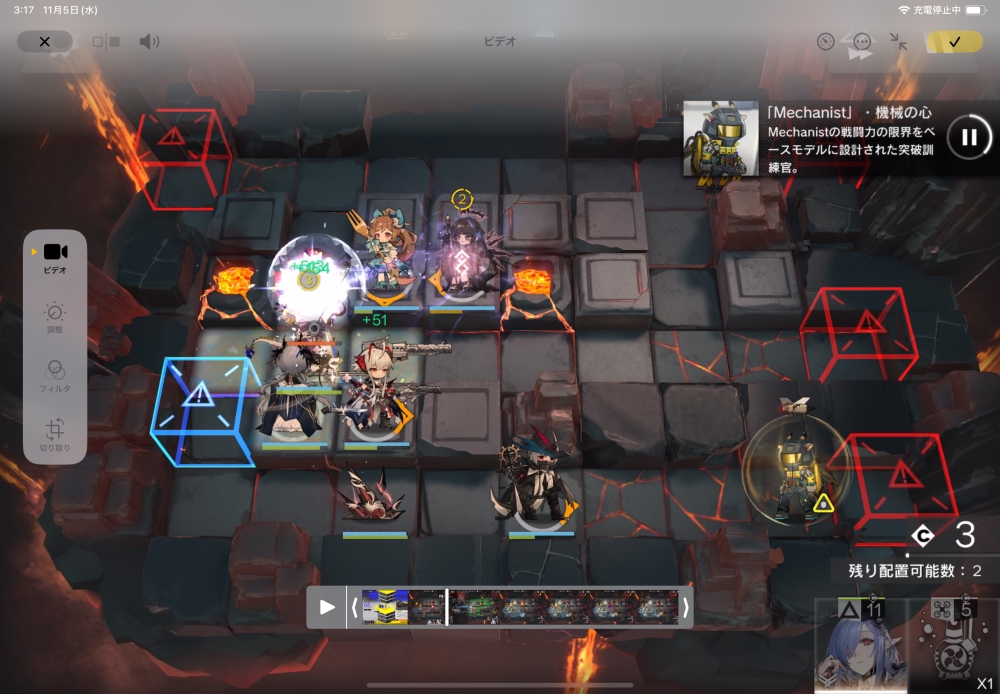Tap the Mechanist enemy info portrait
1000x694 pixels.
(720, 138)
